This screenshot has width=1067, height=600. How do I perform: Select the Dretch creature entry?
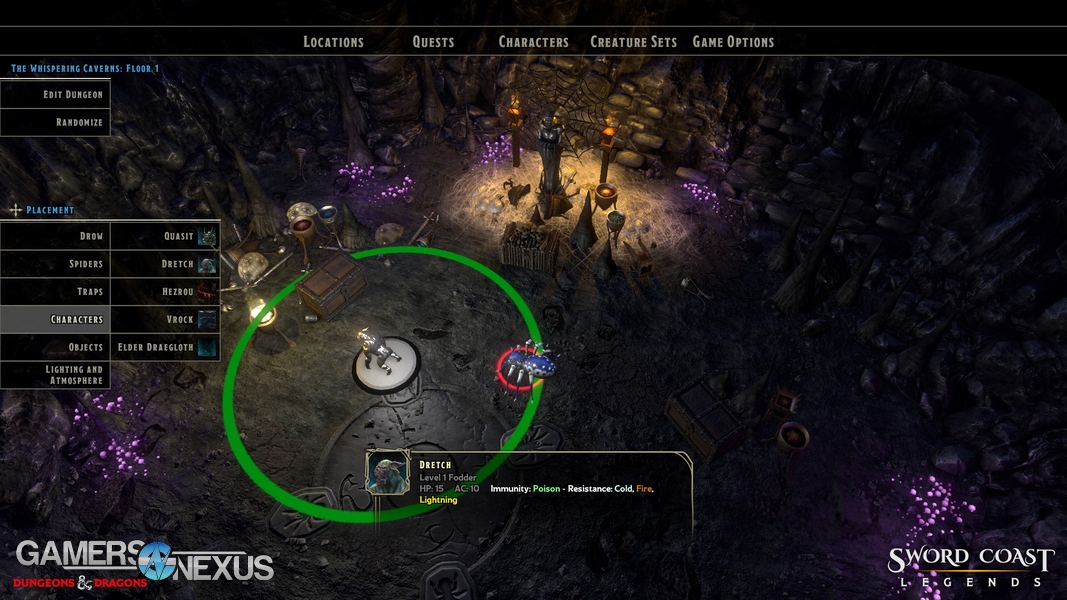(x=165, y=264)
